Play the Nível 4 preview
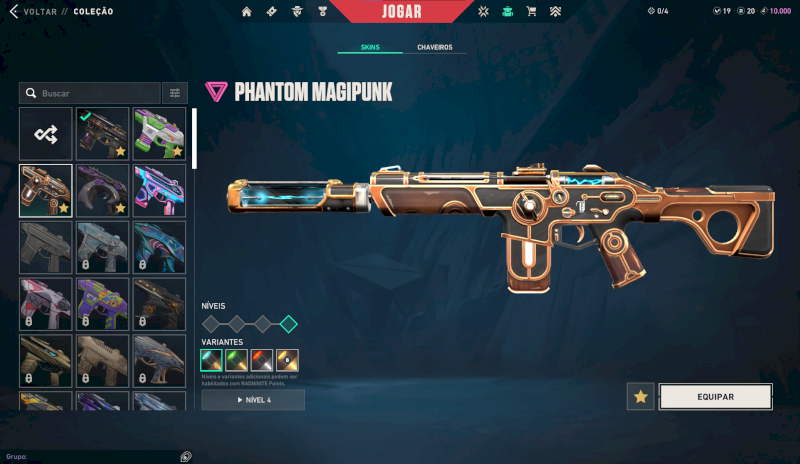Screen dimensions: 800x464 253,400
